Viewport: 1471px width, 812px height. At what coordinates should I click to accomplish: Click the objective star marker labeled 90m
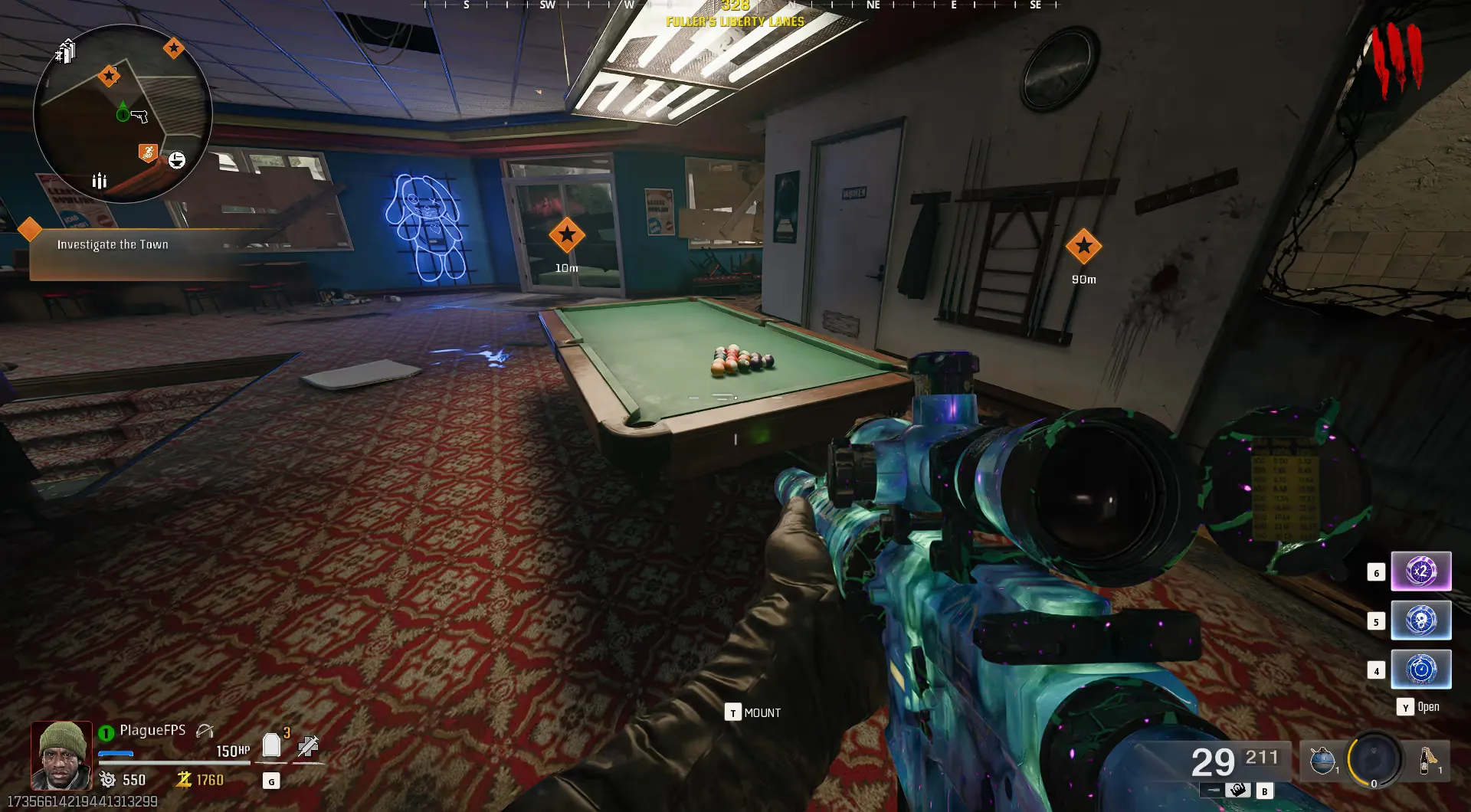click(x=1083, y=246)
